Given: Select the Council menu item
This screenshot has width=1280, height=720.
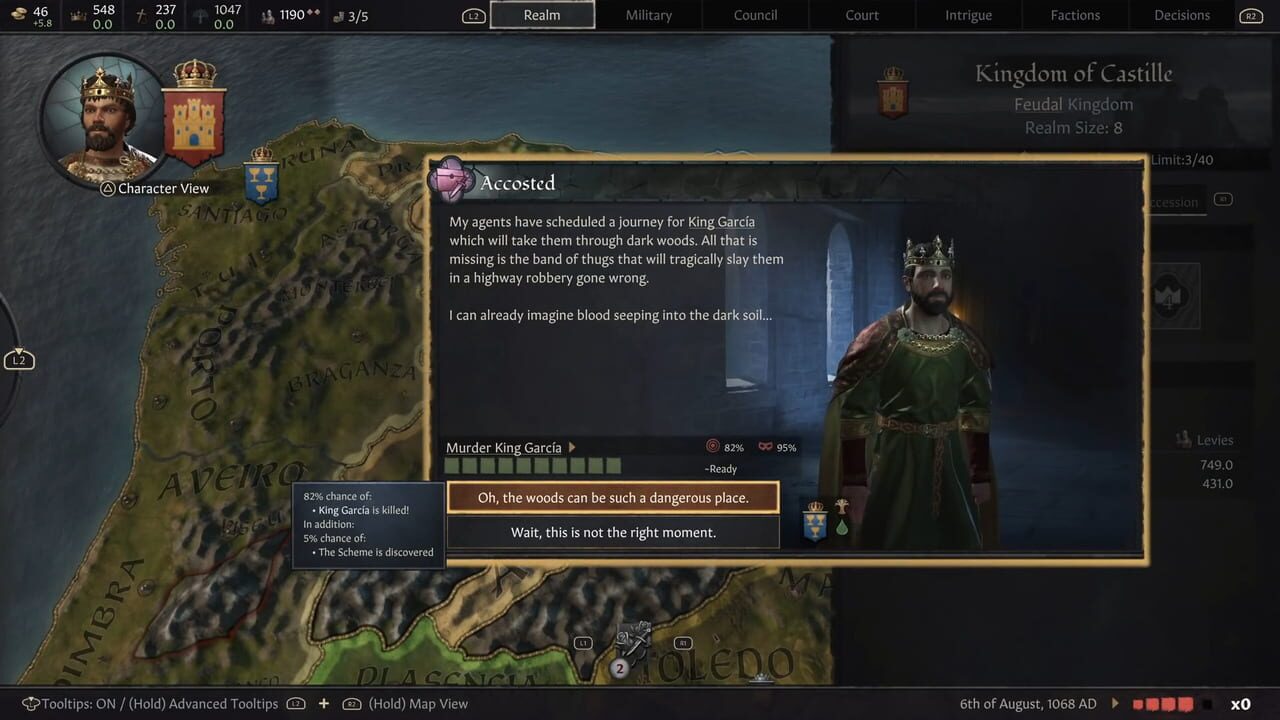Looking at the screenshot, I should tap(755, 15).
